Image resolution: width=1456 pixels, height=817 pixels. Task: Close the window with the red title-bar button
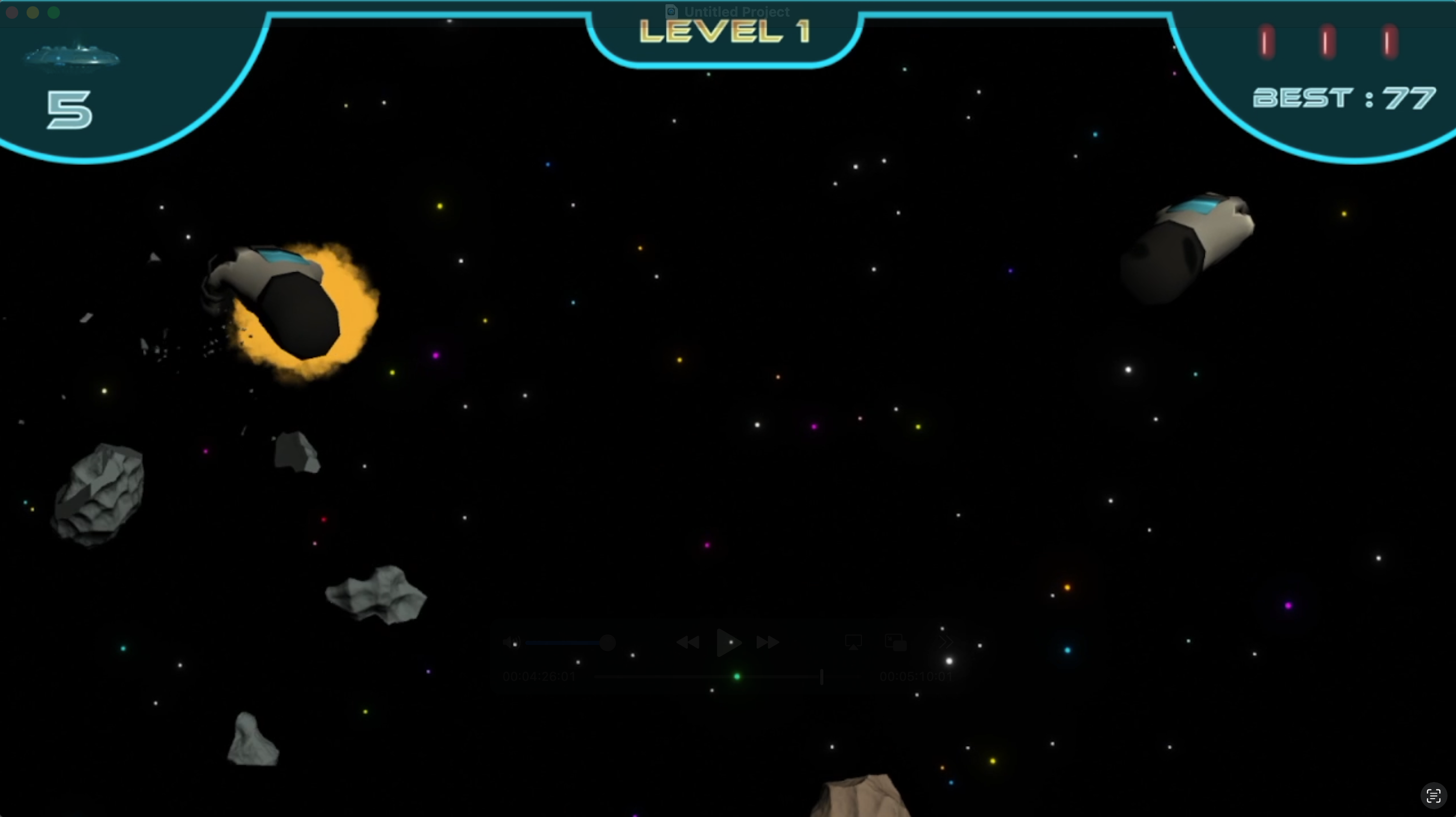coord(12,13)
